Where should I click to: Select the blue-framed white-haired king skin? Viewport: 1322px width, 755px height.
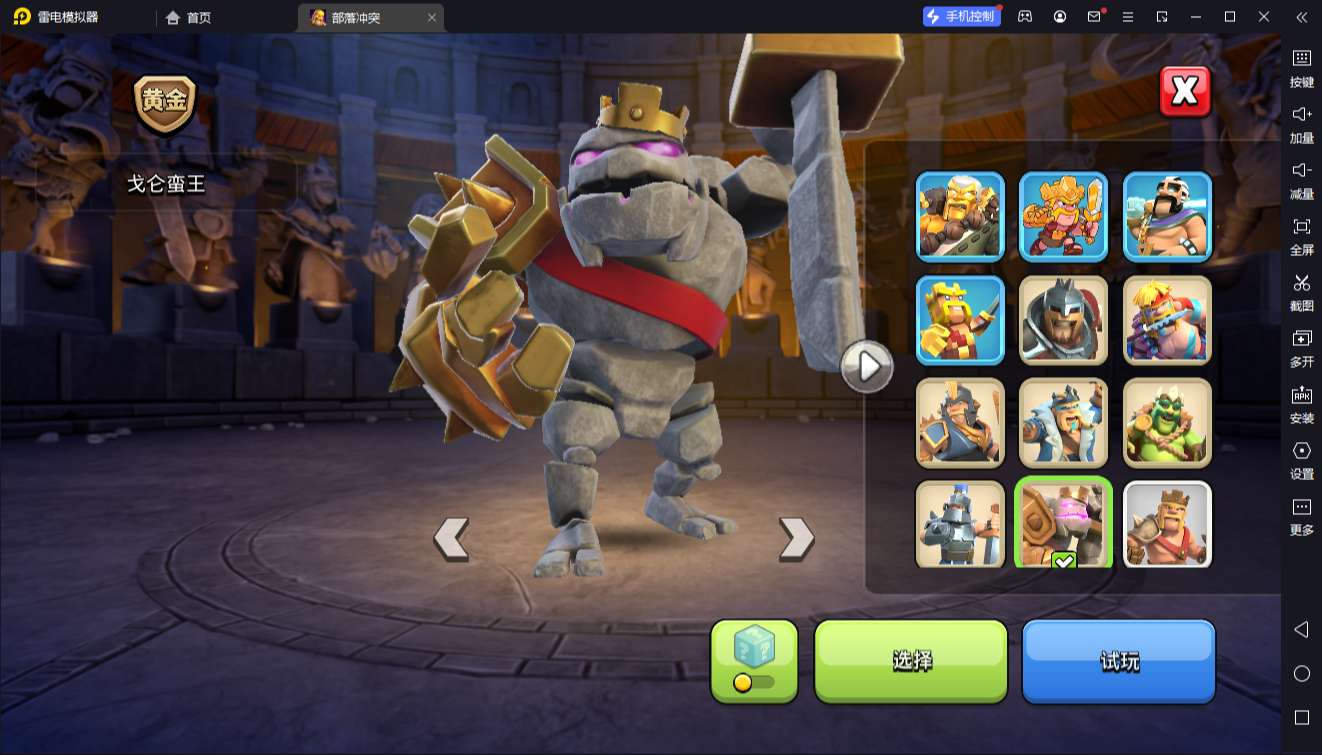click(x=960, y=216)
